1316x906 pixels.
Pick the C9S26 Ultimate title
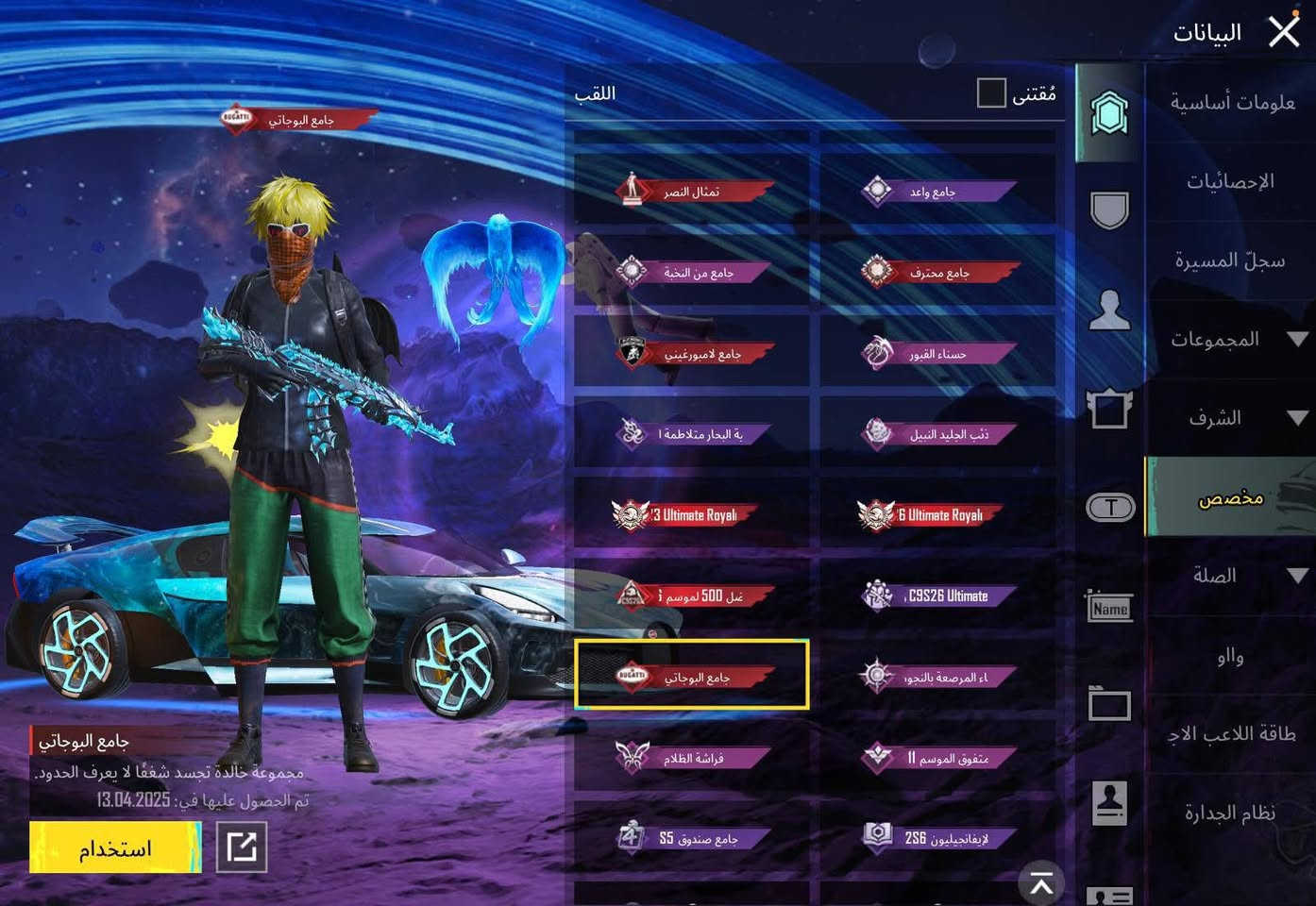point(937,596)
